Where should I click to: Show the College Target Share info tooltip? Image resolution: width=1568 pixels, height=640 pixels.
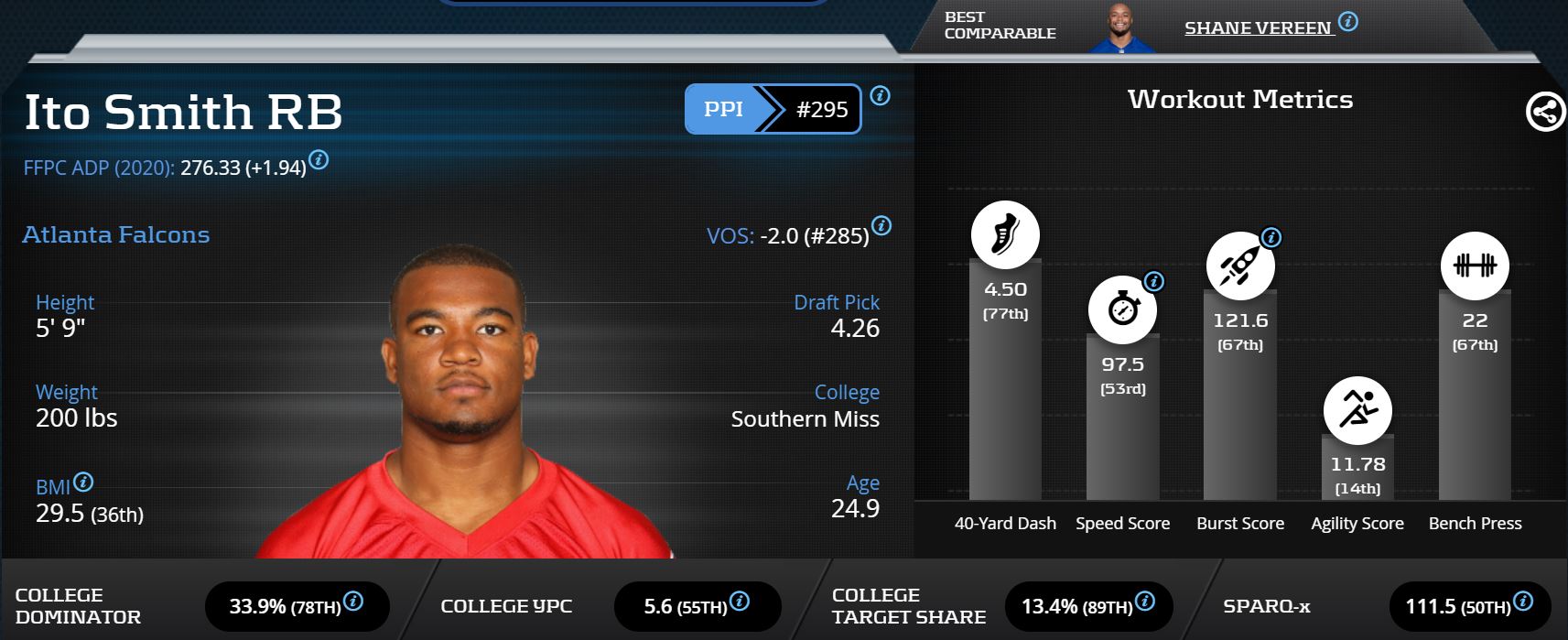(x=1144, y=602)
